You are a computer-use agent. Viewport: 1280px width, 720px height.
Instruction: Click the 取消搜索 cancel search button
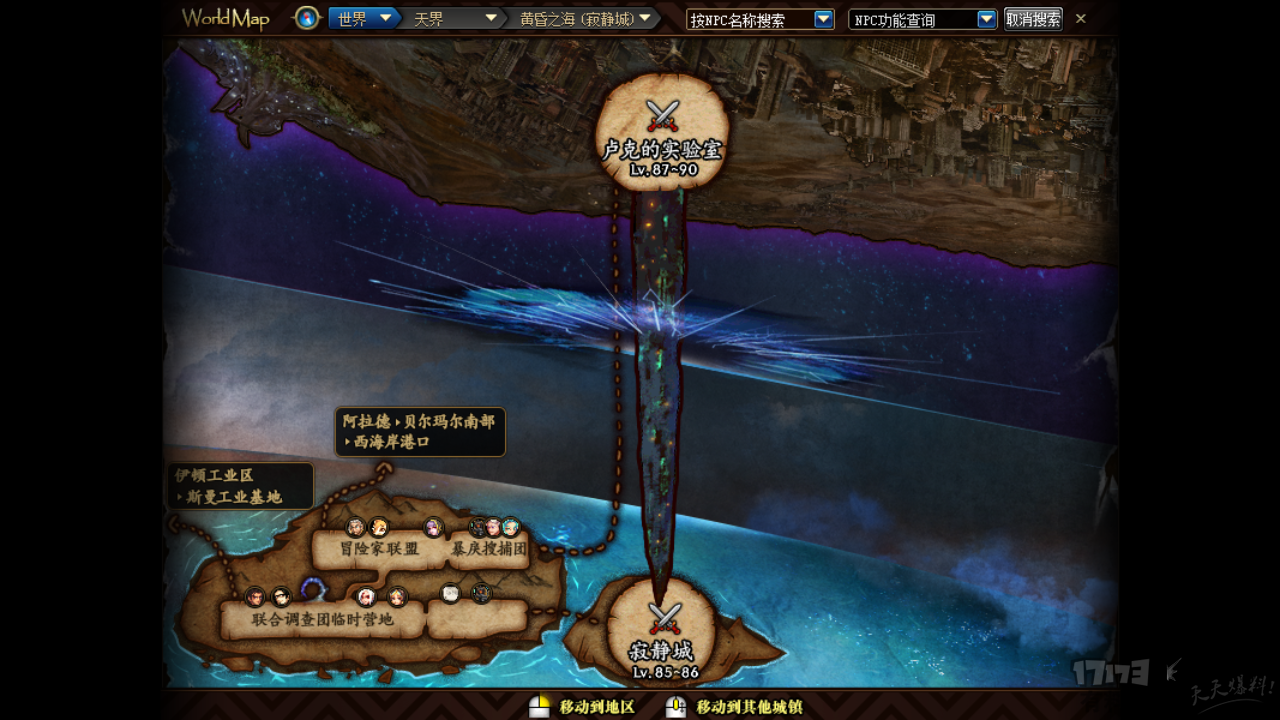coord(1033,19)
